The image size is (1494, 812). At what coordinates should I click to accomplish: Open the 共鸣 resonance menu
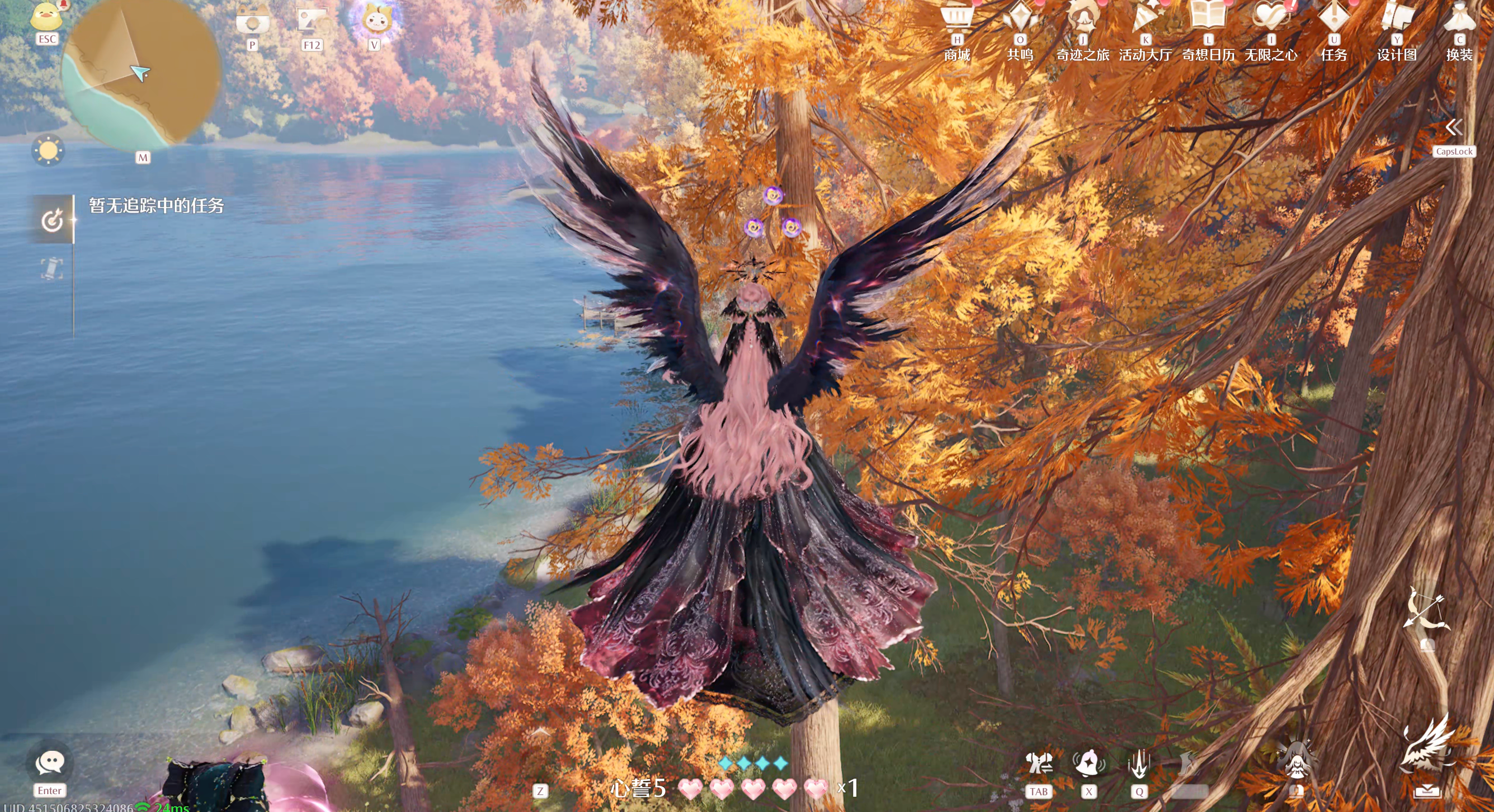[x=1020, y=17]
